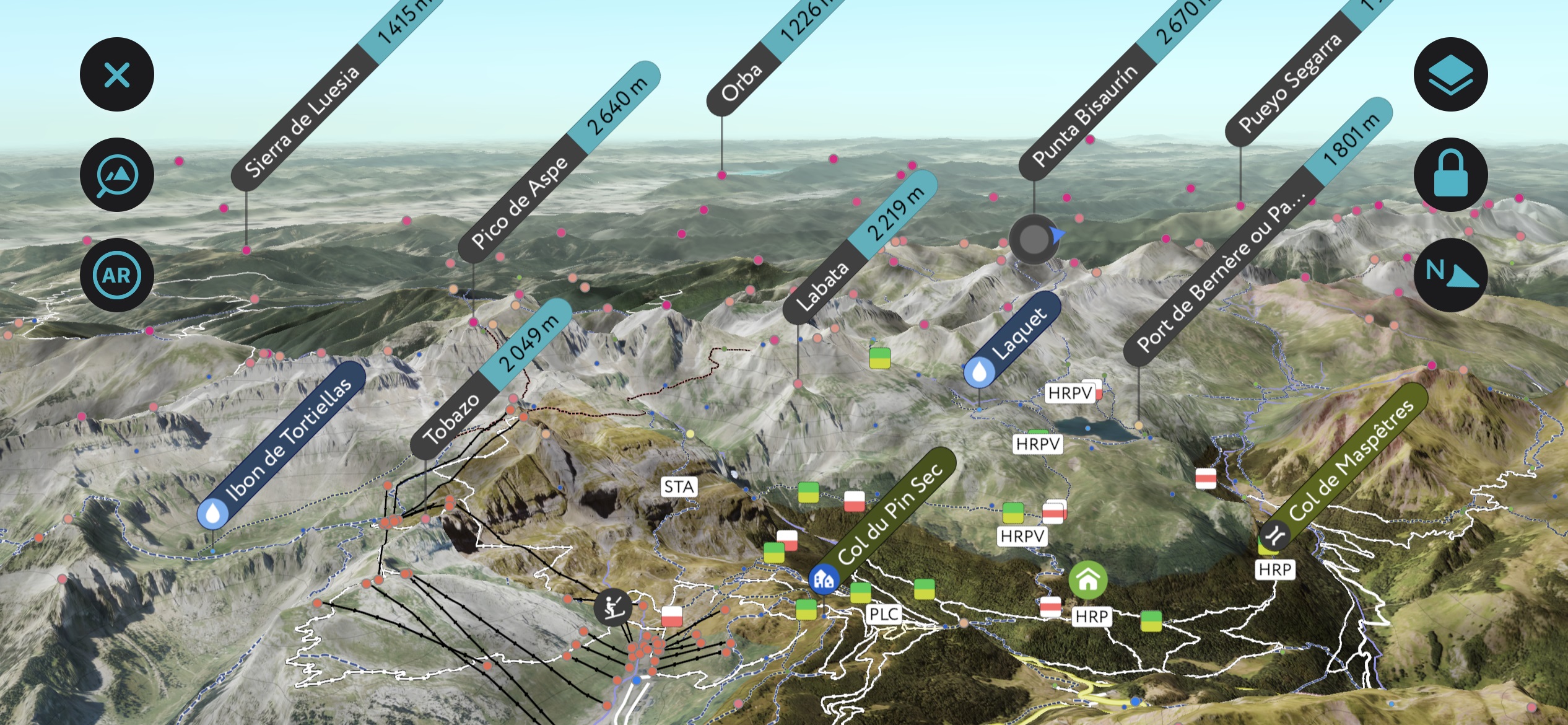Select the STA trail label
This screenshot has height=725, width=1568.
(x=679, y=486)
